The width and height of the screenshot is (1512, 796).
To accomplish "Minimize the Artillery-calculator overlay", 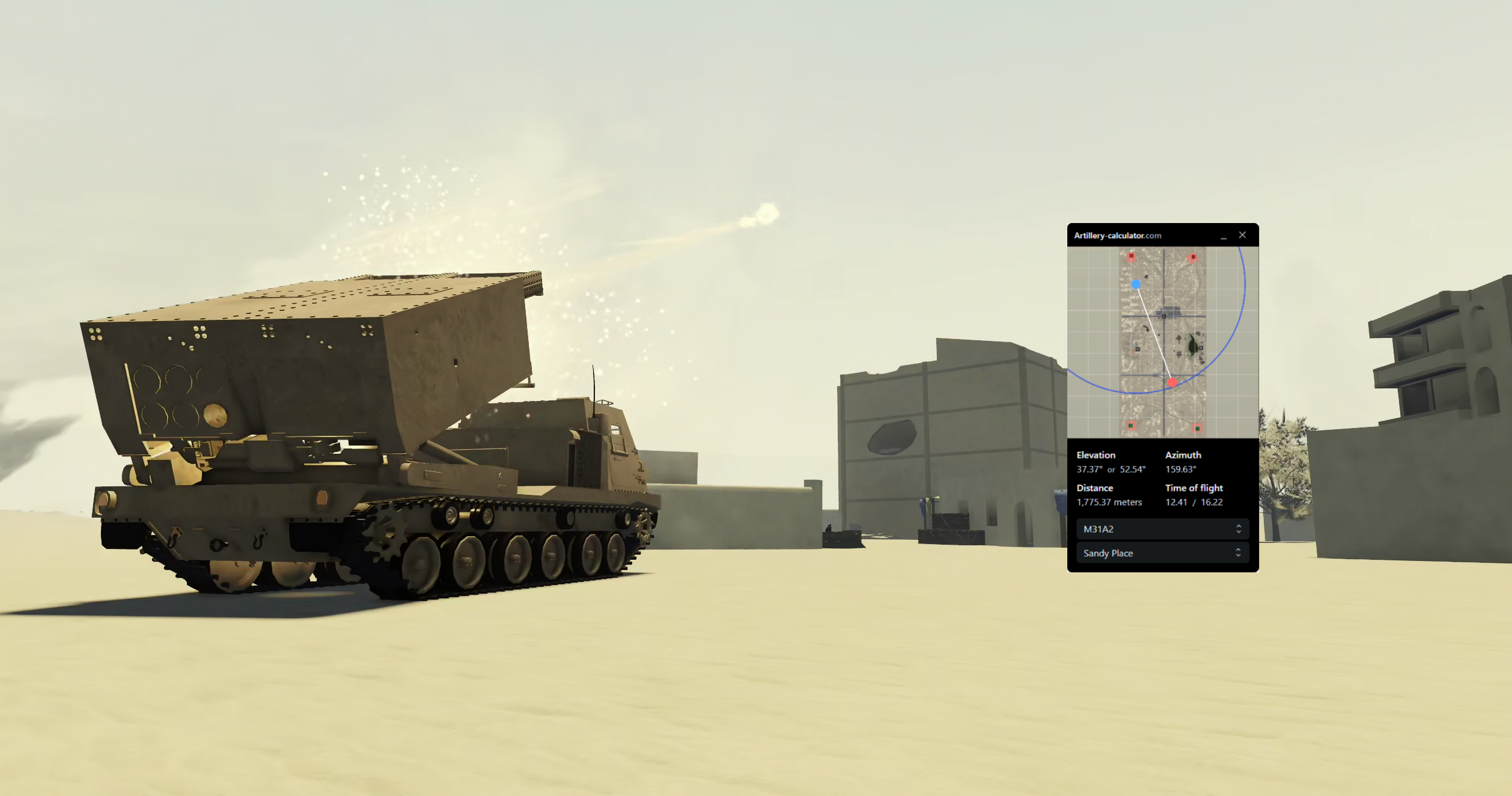I will click(1224, 236).
